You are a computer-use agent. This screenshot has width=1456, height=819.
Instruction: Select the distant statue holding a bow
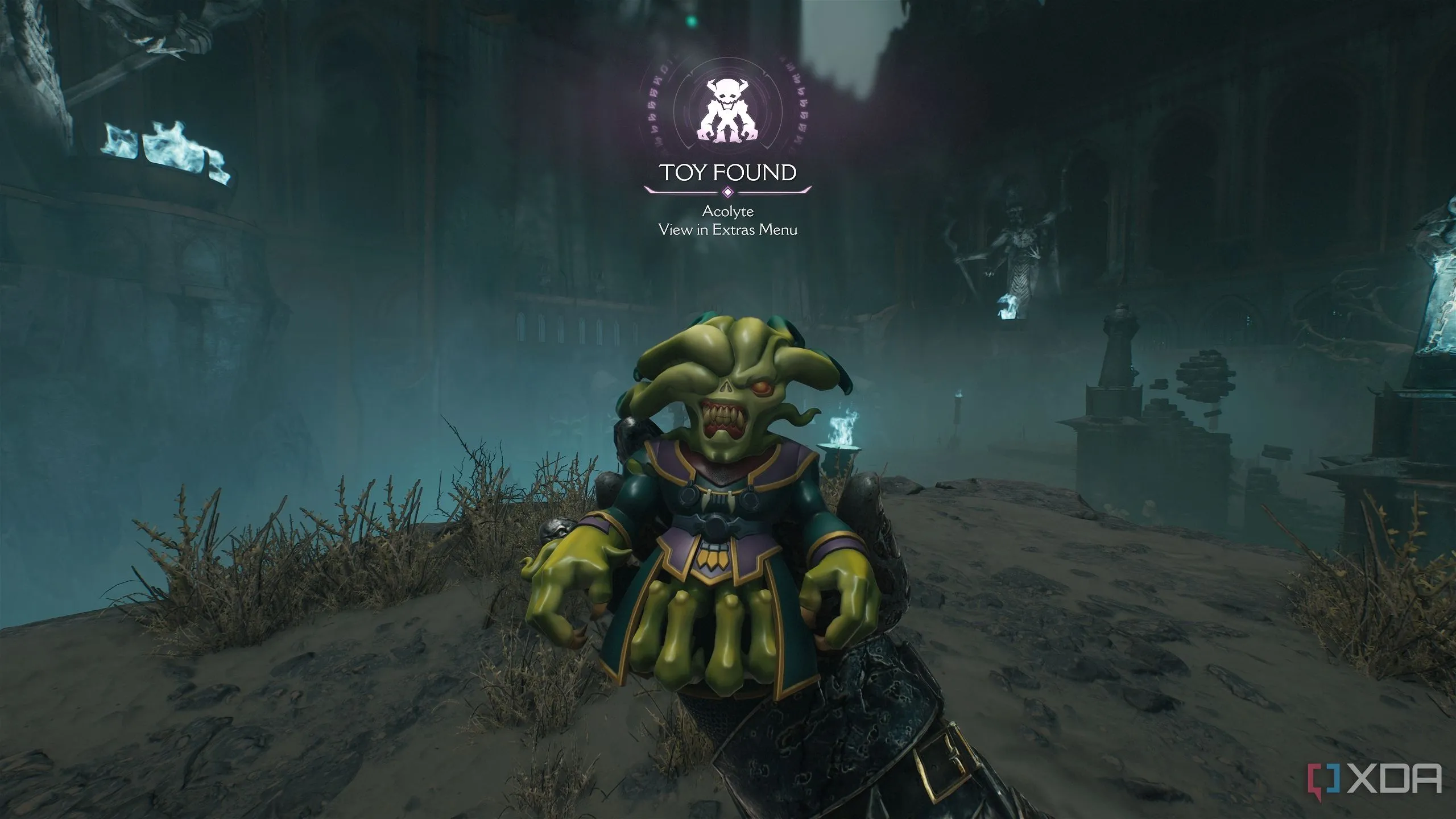coord(1018,250)
